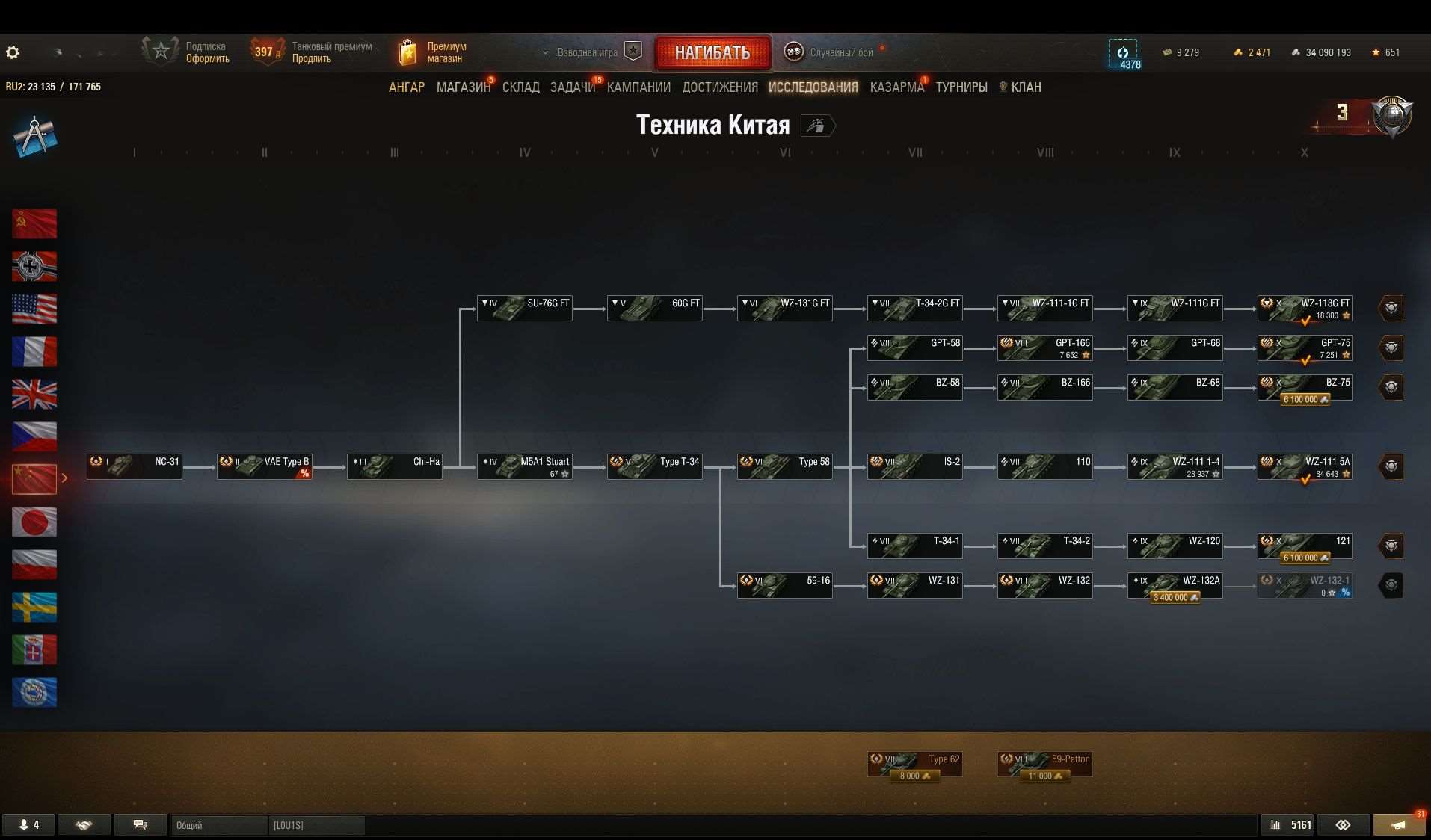Open the Премиум магазин shop icon
1431x840 pixels.
[x=407, y=51]
